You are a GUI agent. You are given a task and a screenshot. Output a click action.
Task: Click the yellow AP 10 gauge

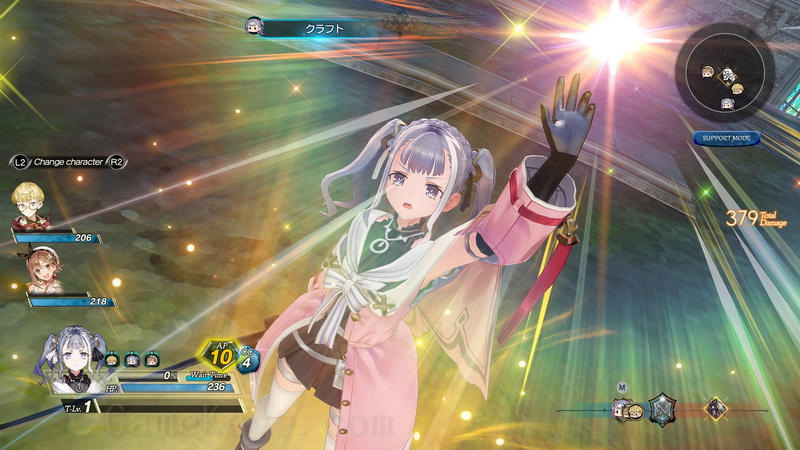(222, 356)
